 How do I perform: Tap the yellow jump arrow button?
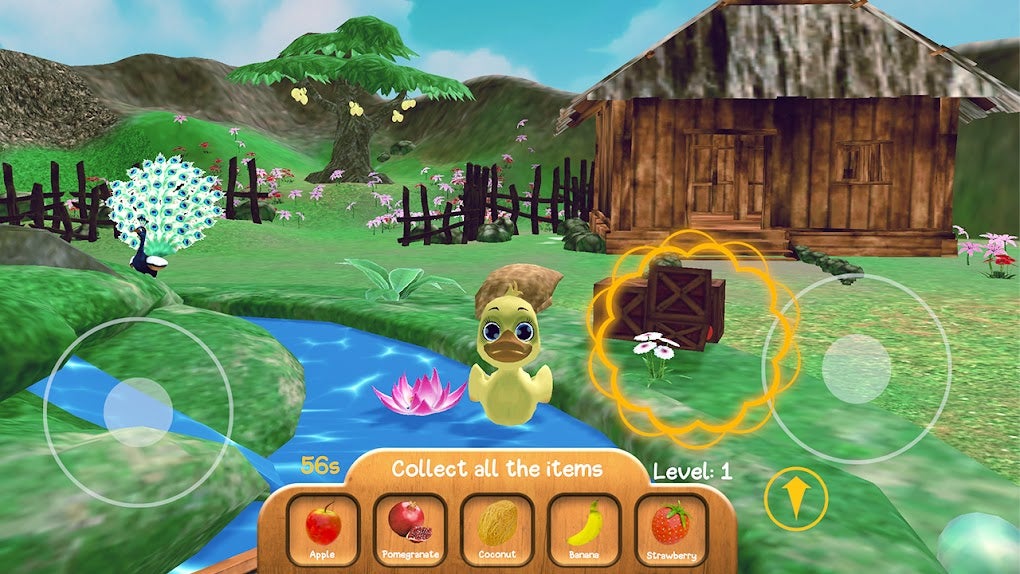[x=795, y=498]
